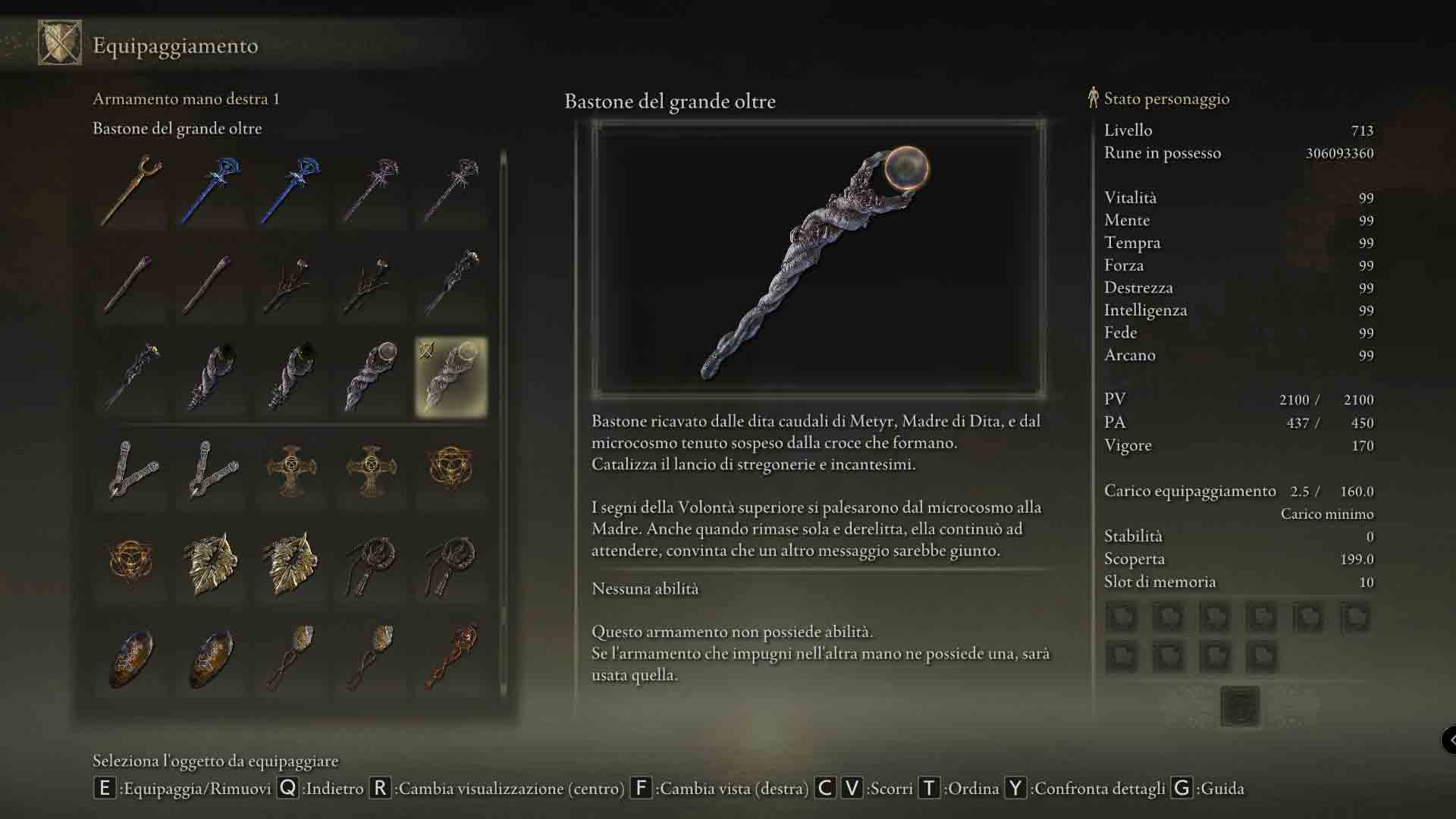Open the side arrow overlay tab
Image resolution: width=1456 pixels, height=819 pixels.
pyautogui.click(x=1449, y=739)
